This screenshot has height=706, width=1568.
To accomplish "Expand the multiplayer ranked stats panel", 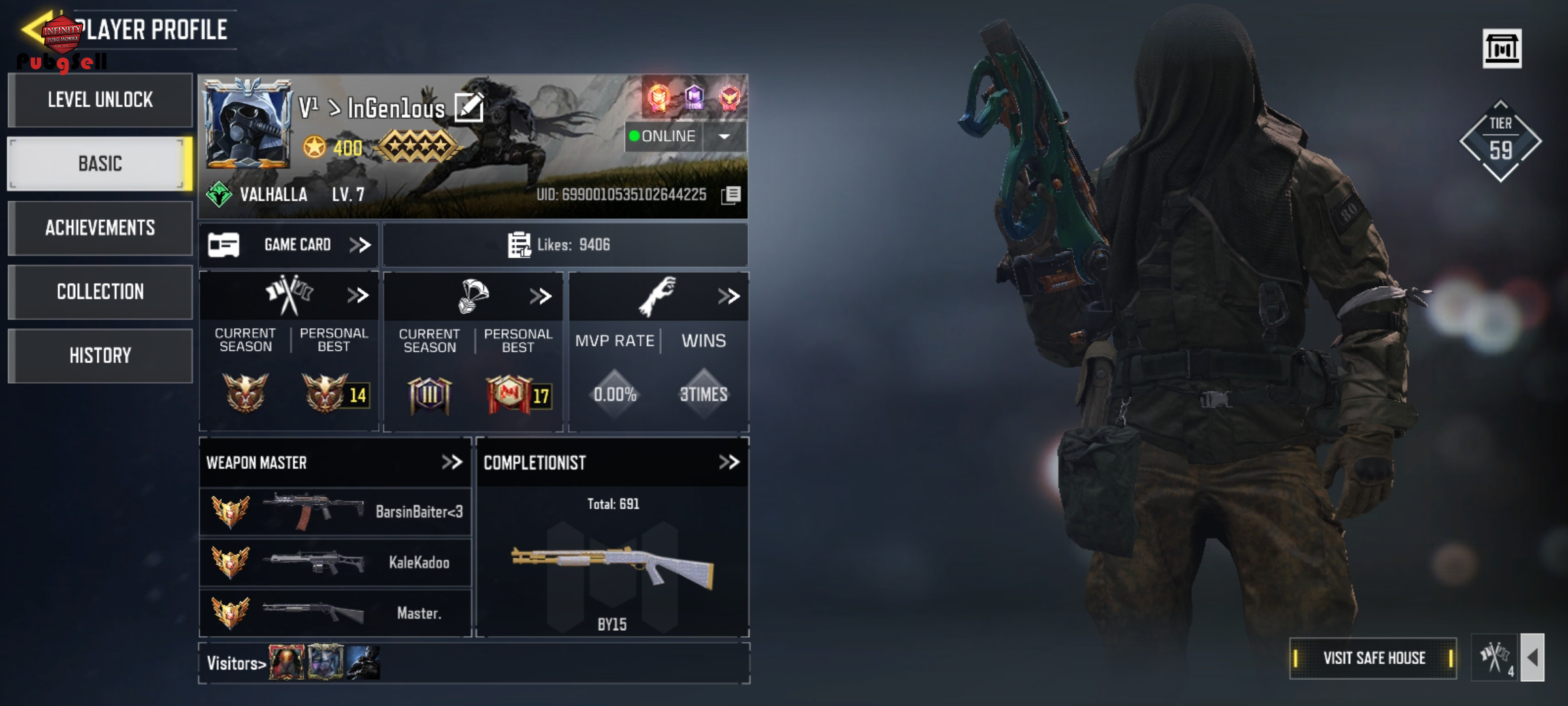I will tap(357, 295).
